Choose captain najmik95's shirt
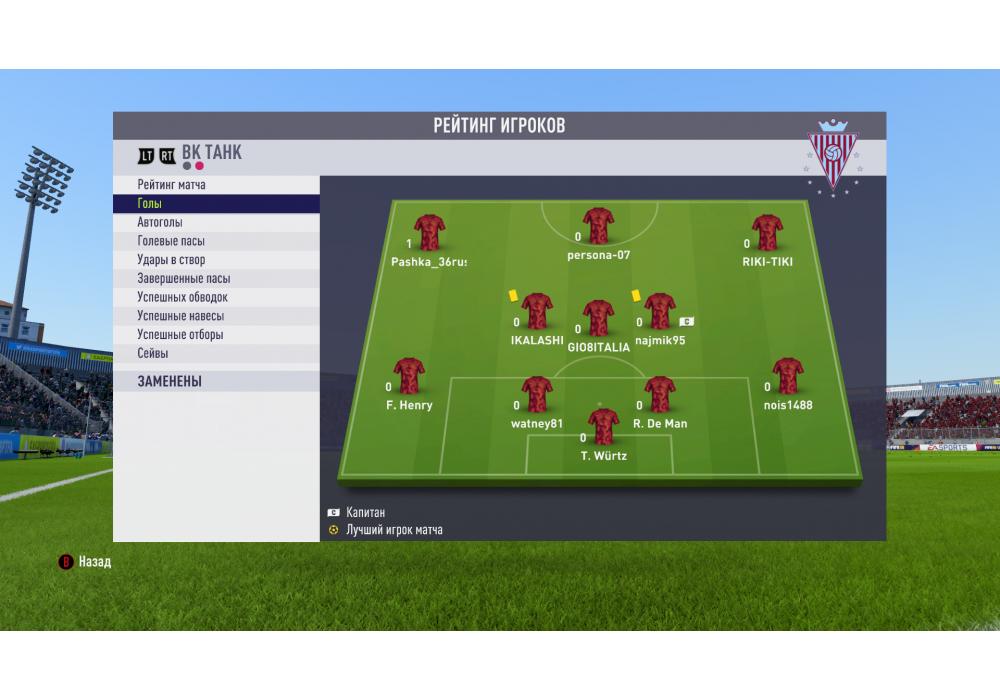This screenshot has height=700, width=1000. pos(660,311)
